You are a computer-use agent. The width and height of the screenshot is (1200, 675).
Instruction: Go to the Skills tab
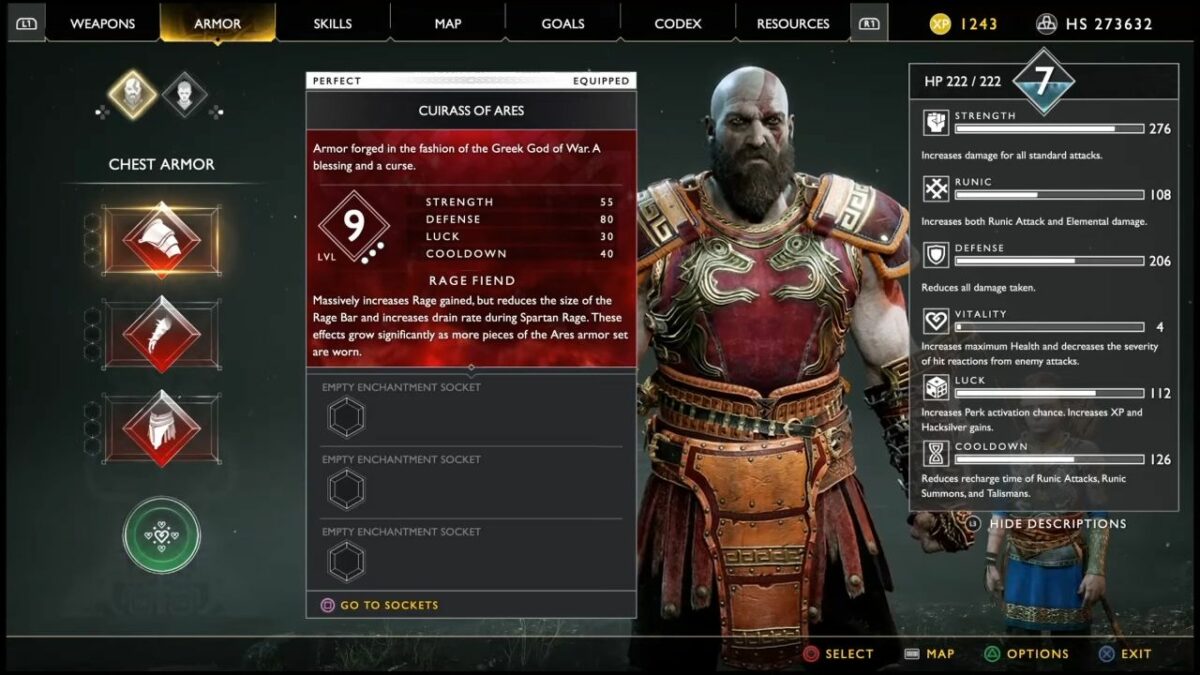332,23
